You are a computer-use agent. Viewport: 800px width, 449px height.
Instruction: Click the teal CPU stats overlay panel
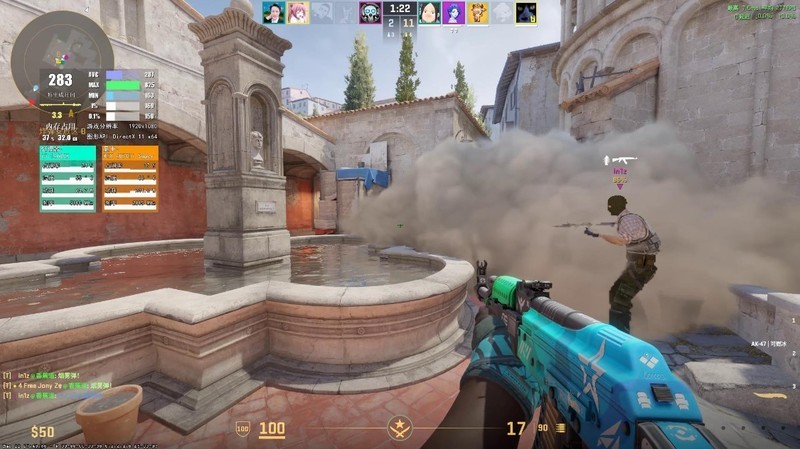coord(68,178)
